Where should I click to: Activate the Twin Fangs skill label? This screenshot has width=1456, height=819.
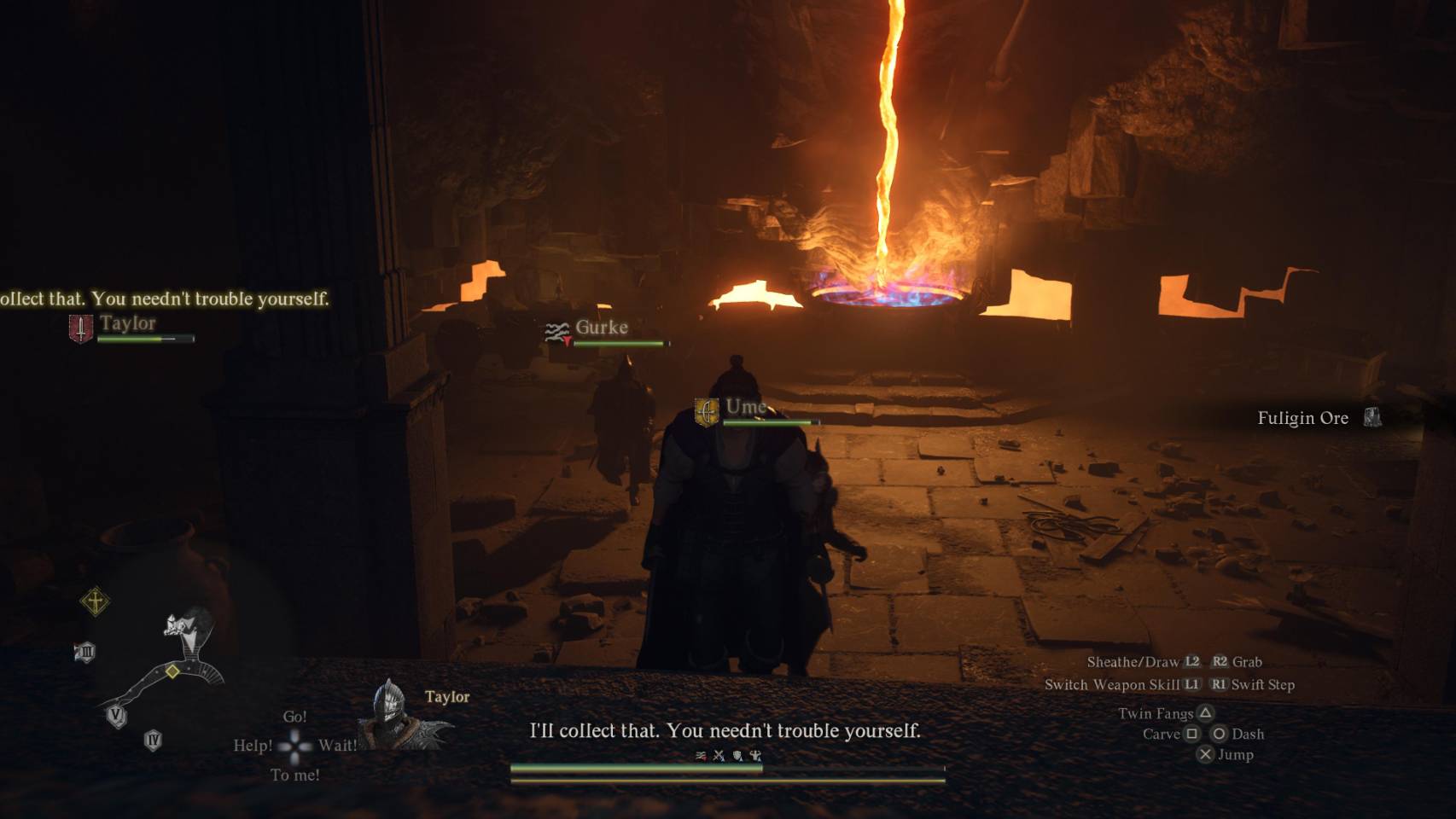click(1156, 713)
